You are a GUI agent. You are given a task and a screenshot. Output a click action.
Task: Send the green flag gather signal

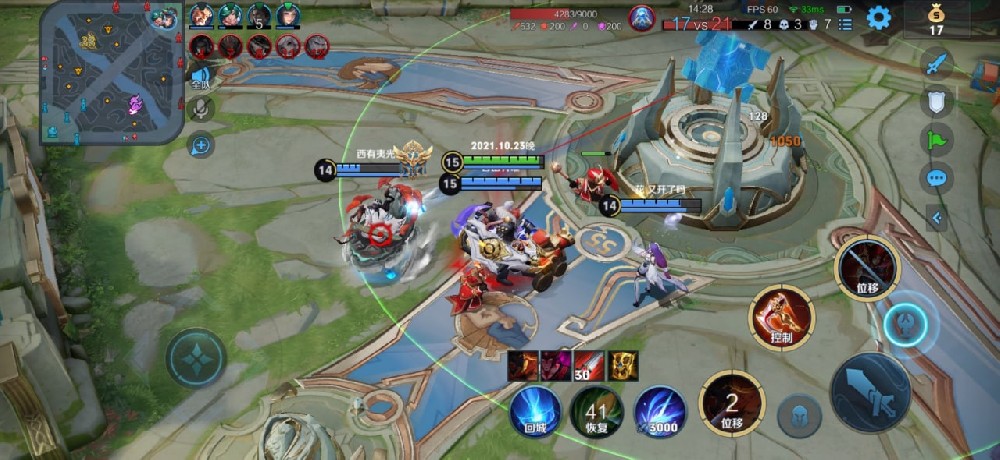point(937,139)
